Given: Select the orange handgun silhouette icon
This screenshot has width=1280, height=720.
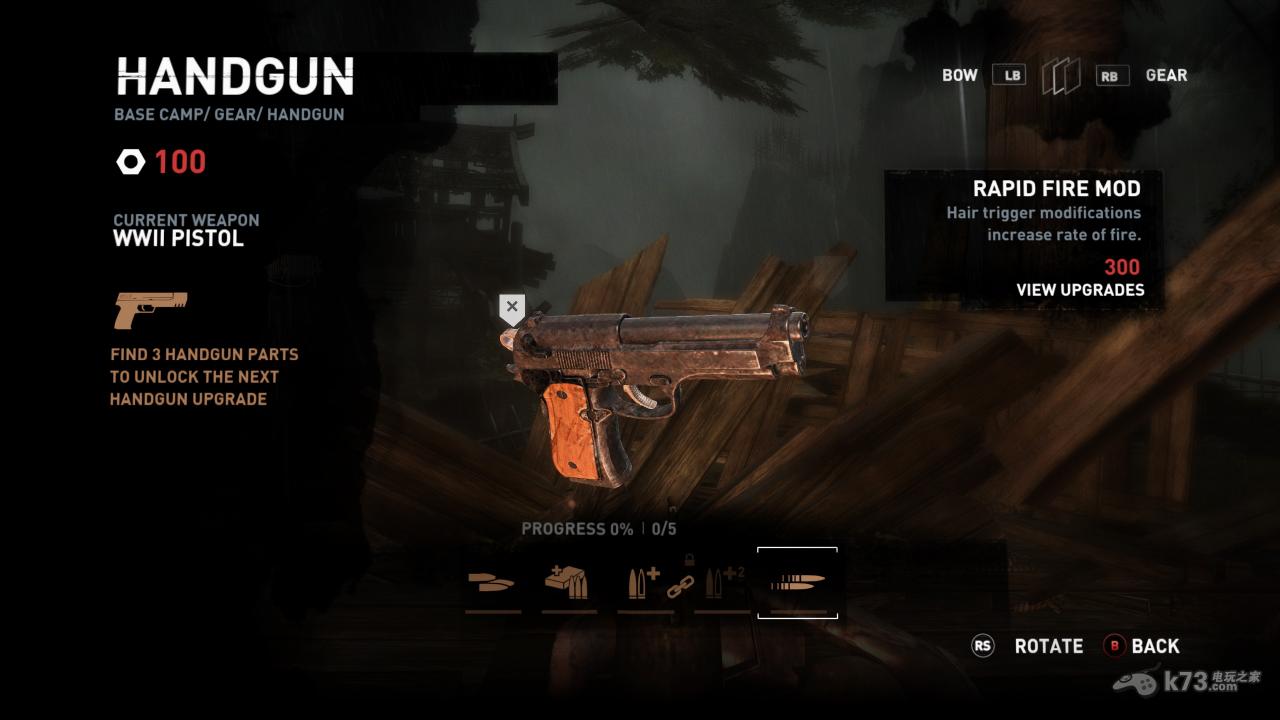Looking at the screenshot, I should (149, 310).
